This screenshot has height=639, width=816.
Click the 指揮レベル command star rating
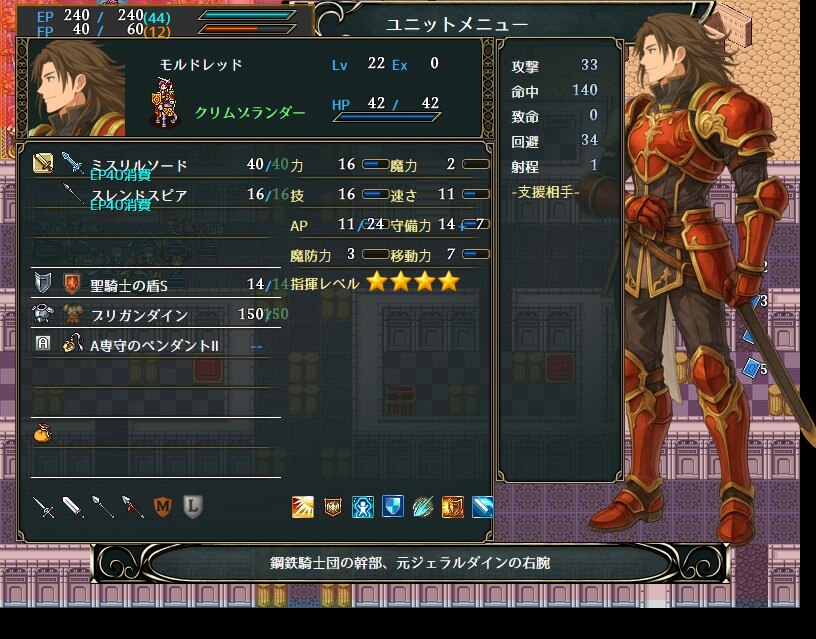point(412,282)
